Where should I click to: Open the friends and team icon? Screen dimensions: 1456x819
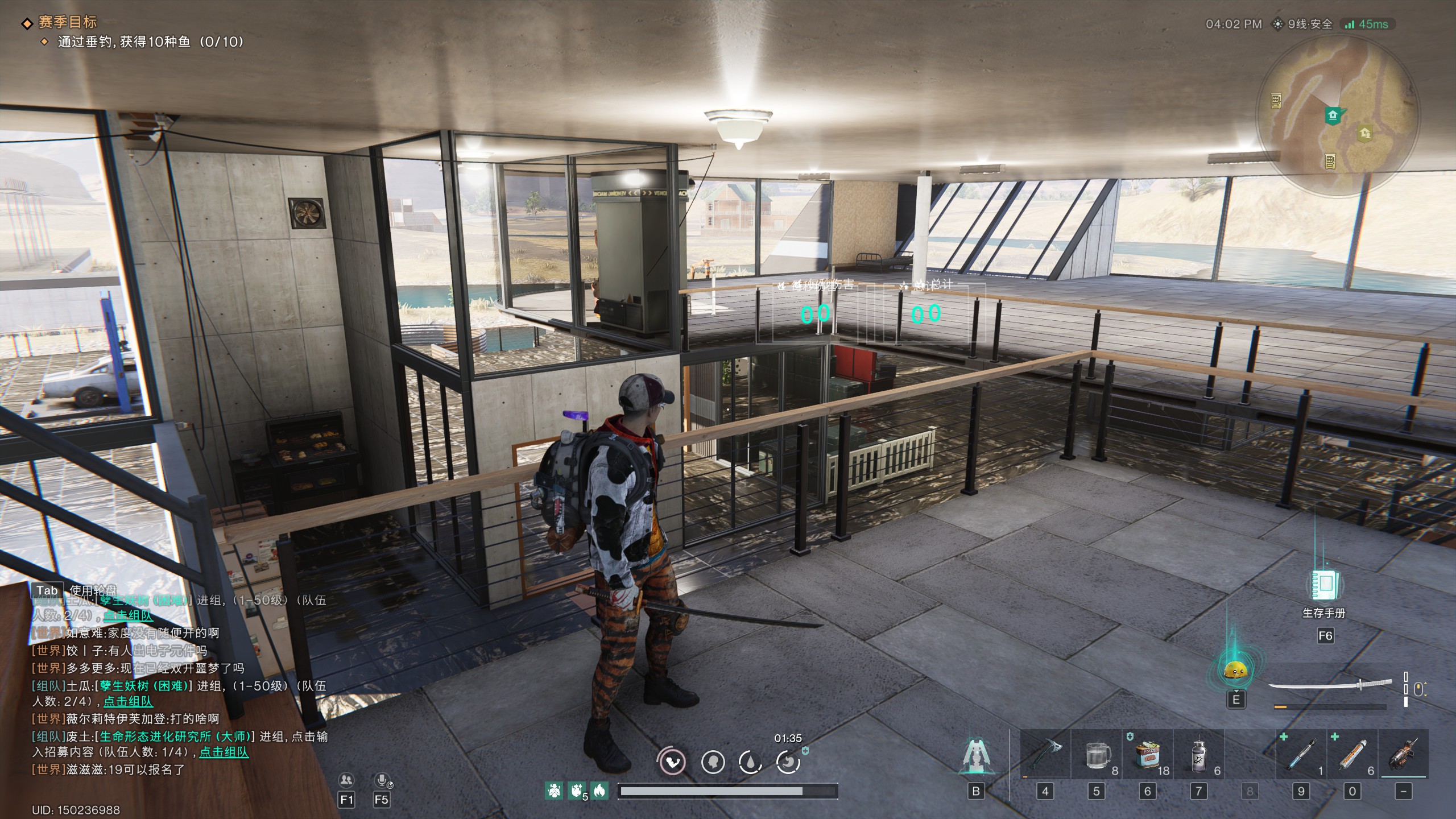(x=346, y=780)
